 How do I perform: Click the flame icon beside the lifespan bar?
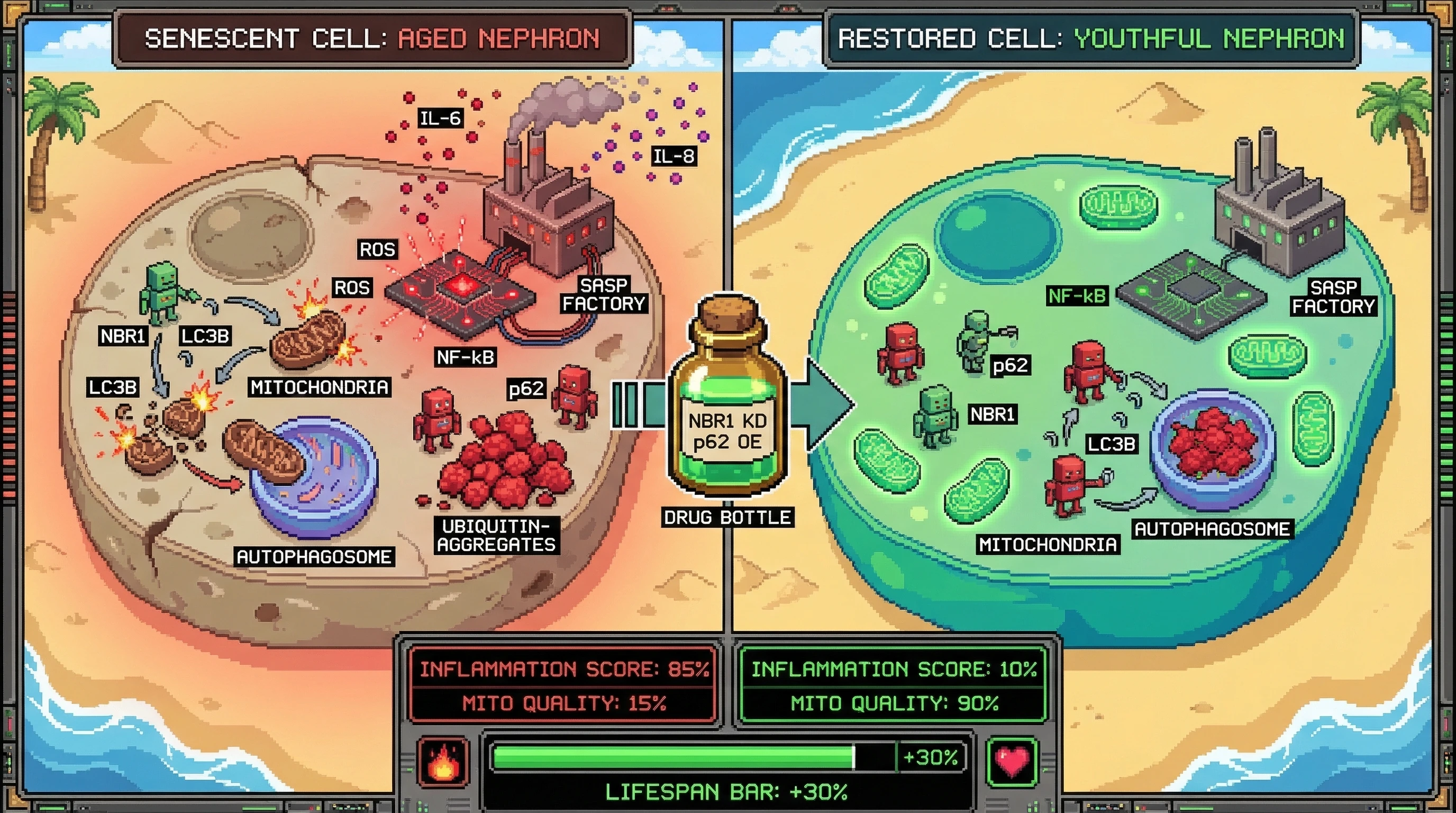tap(443, 761)
